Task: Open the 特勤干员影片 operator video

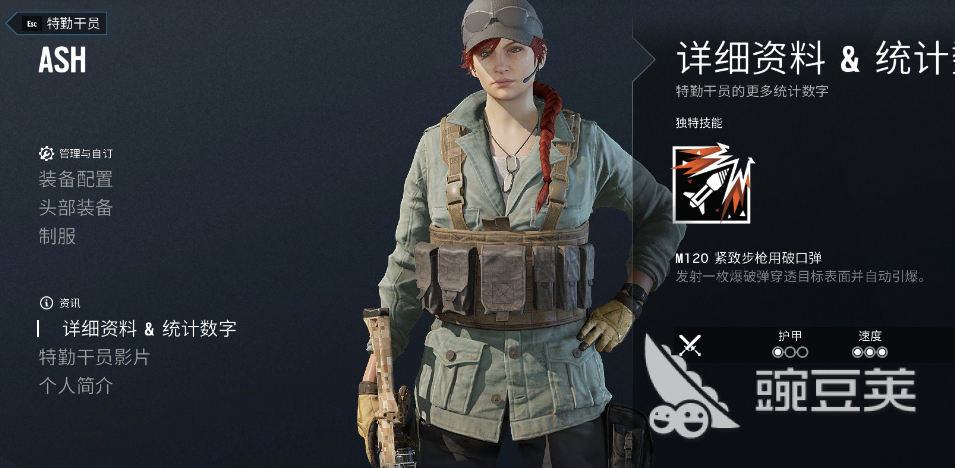Action: click(x=94, y=357)
